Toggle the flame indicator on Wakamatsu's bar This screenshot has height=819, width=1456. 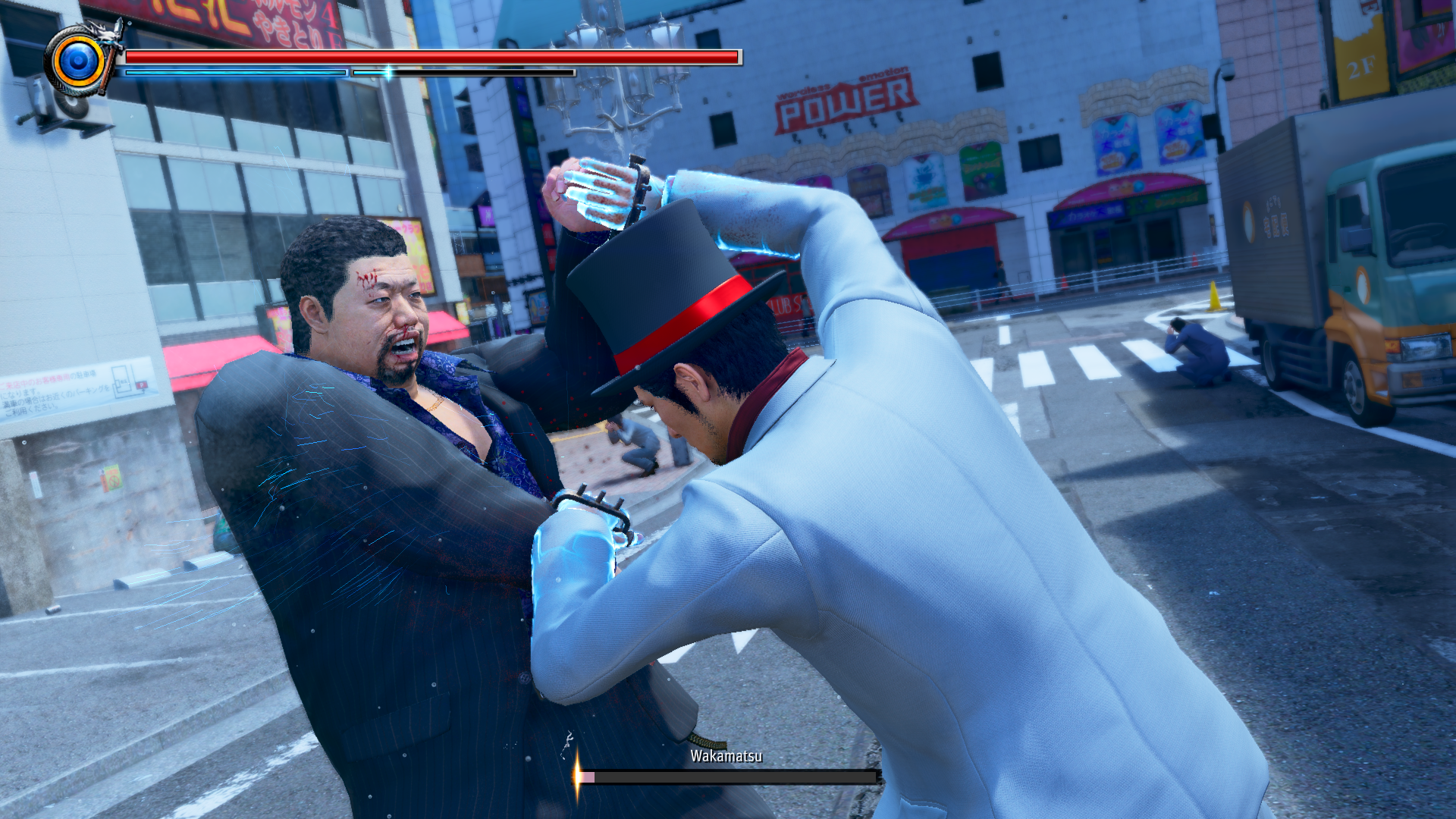577,777
